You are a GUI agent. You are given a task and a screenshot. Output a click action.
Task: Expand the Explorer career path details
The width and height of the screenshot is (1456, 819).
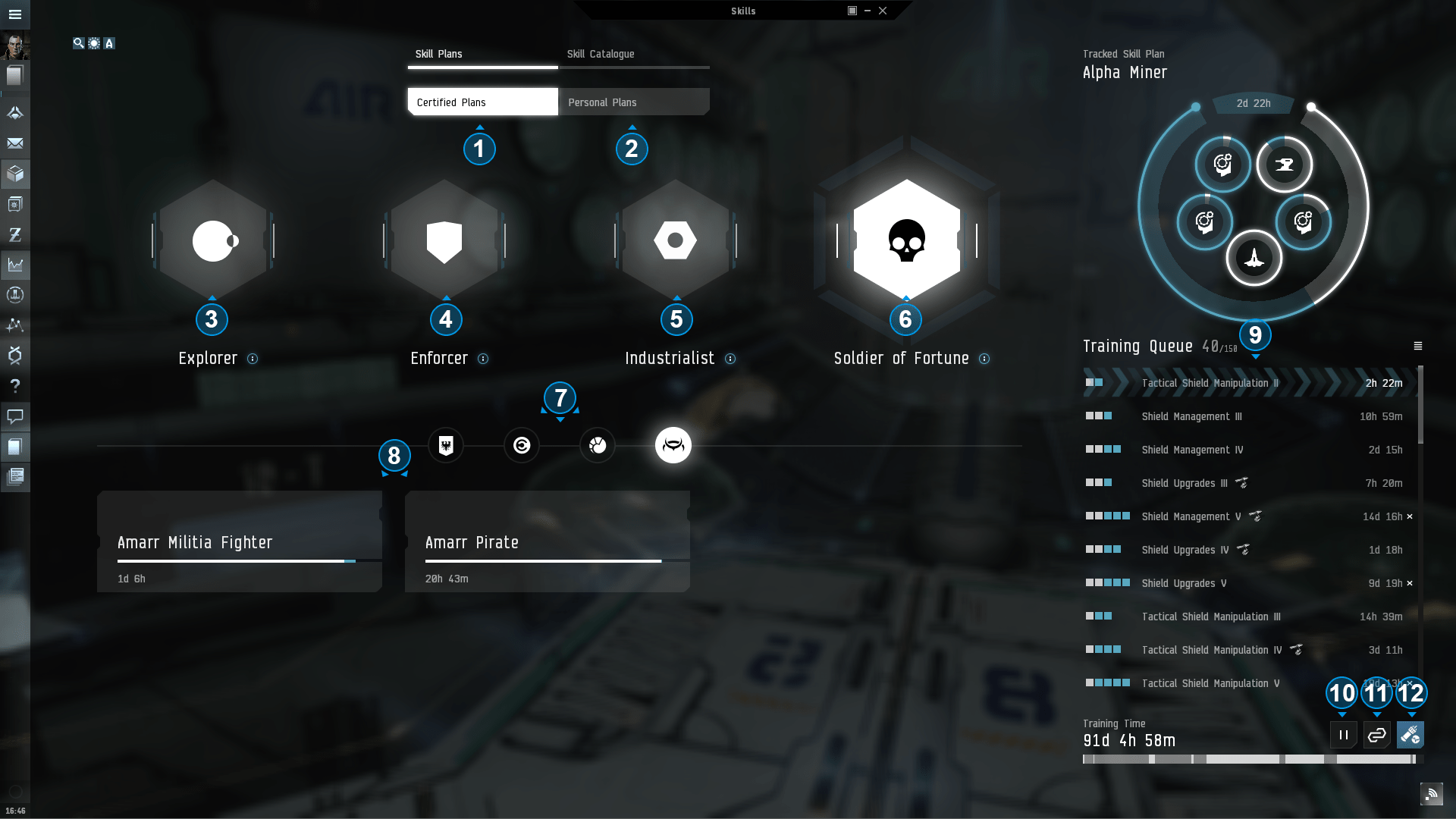coord(253,359)
